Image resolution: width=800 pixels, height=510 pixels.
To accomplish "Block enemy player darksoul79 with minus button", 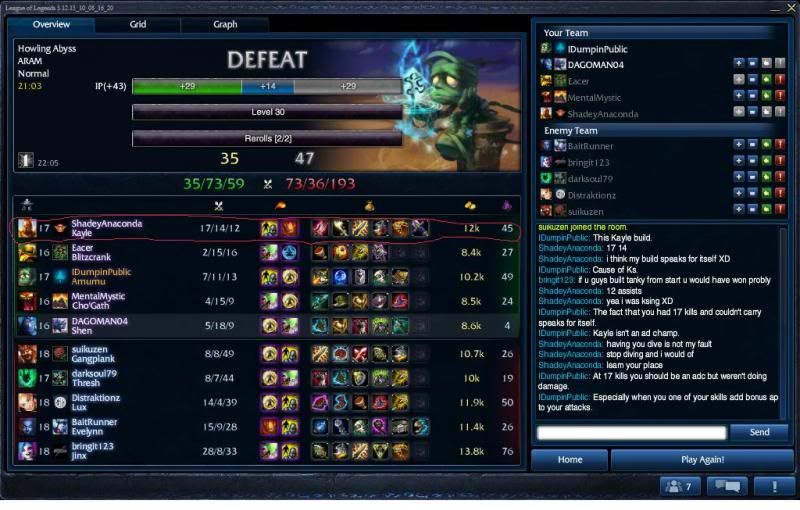I will pos(752,178).
